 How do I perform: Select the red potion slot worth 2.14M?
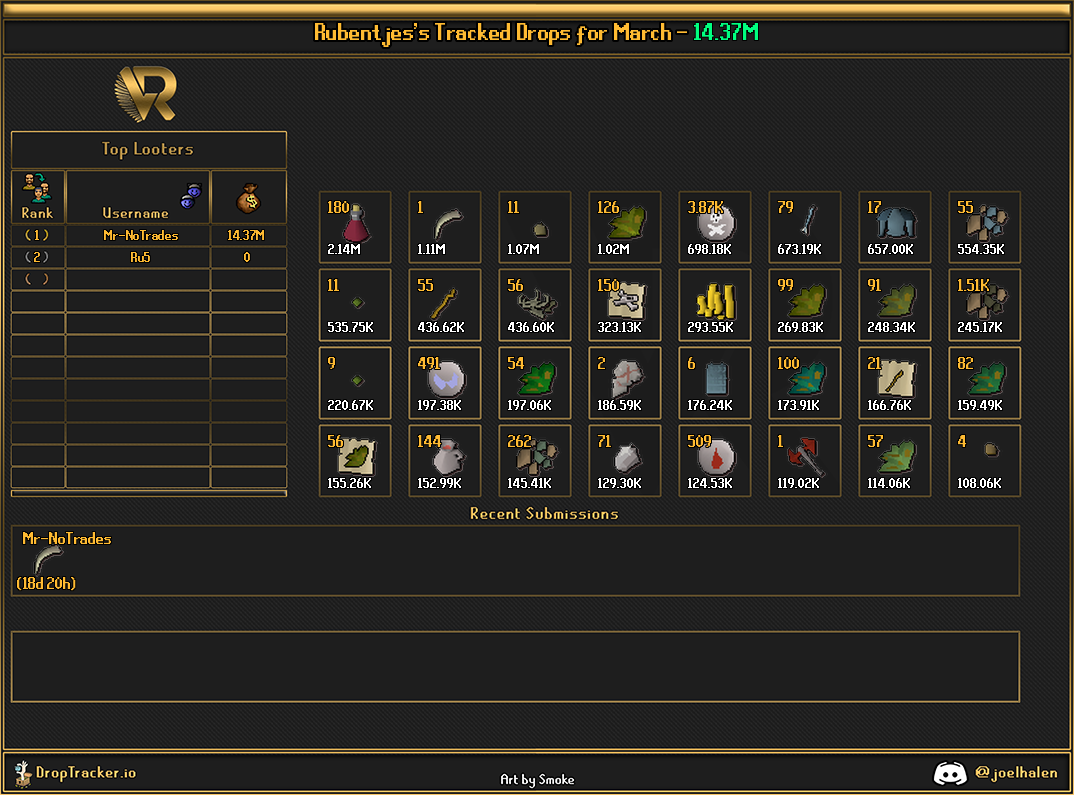click(354, 227)
